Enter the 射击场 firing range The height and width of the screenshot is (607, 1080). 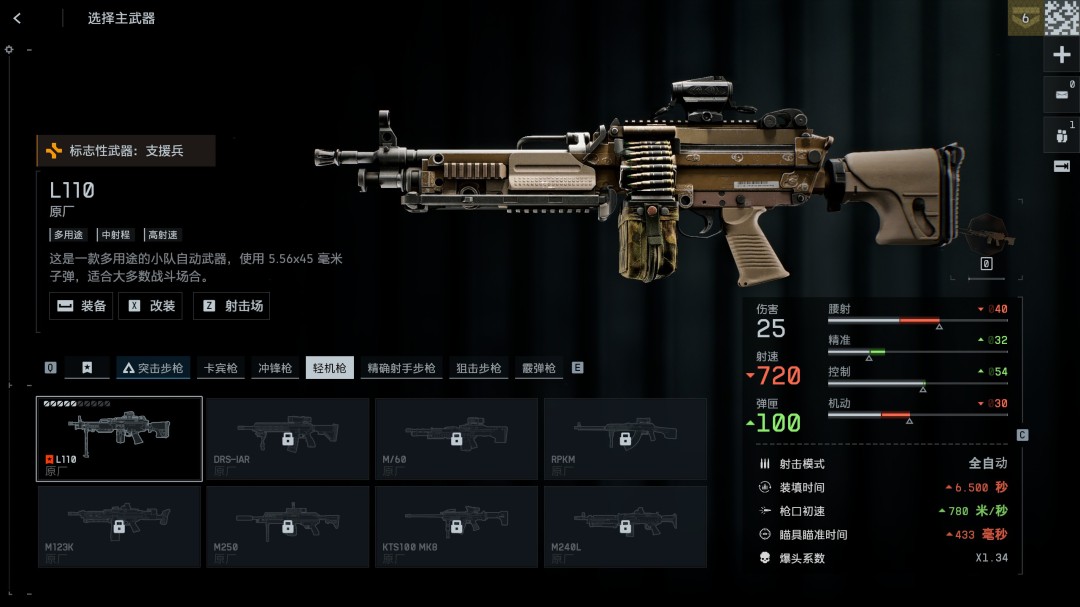(232, 306)
